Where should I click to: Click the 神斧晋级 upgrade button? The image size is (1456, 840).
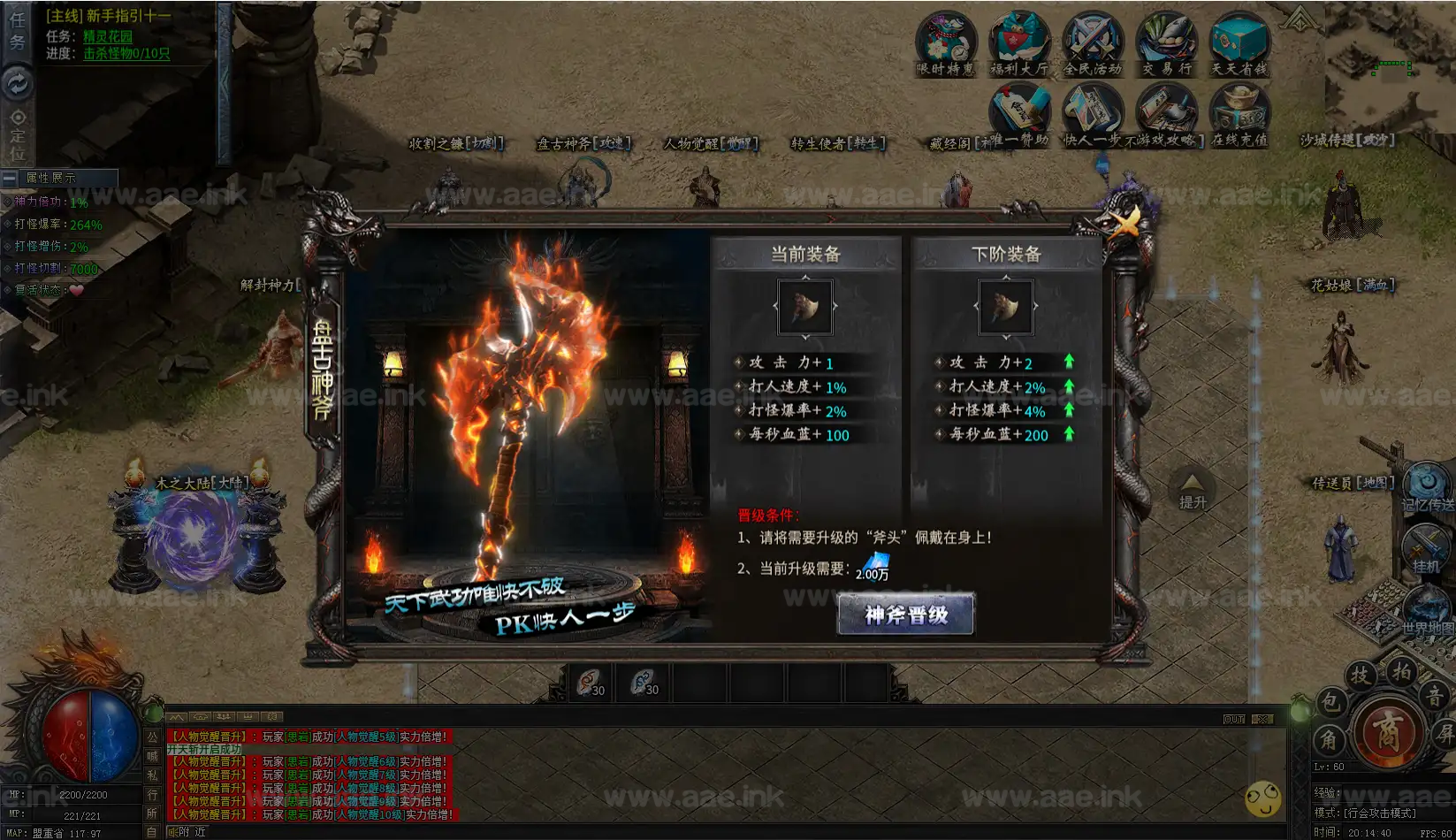click(x=905, y=615)
